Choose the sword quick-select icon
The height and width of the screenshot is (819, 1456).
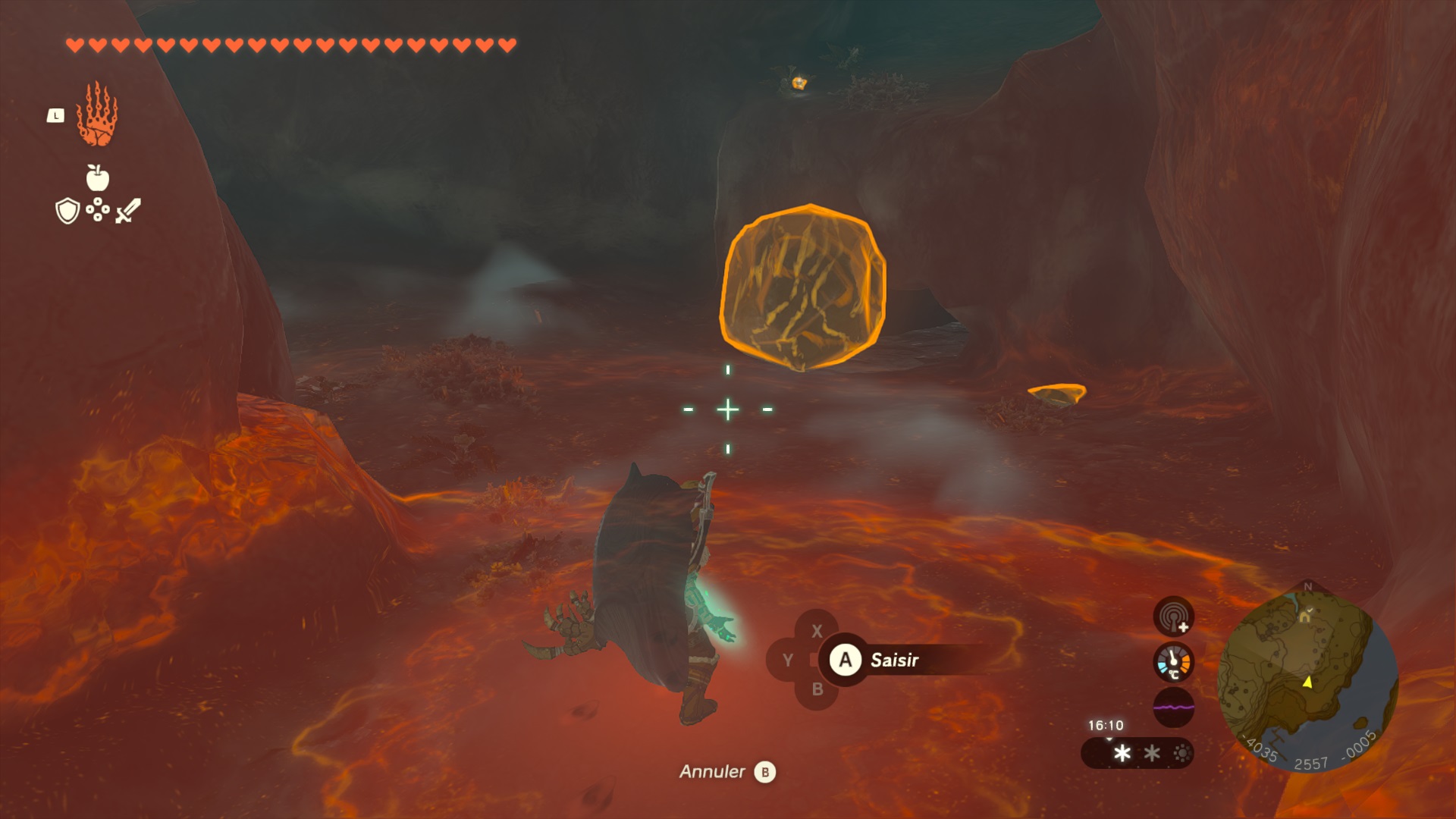click(128, 211)
